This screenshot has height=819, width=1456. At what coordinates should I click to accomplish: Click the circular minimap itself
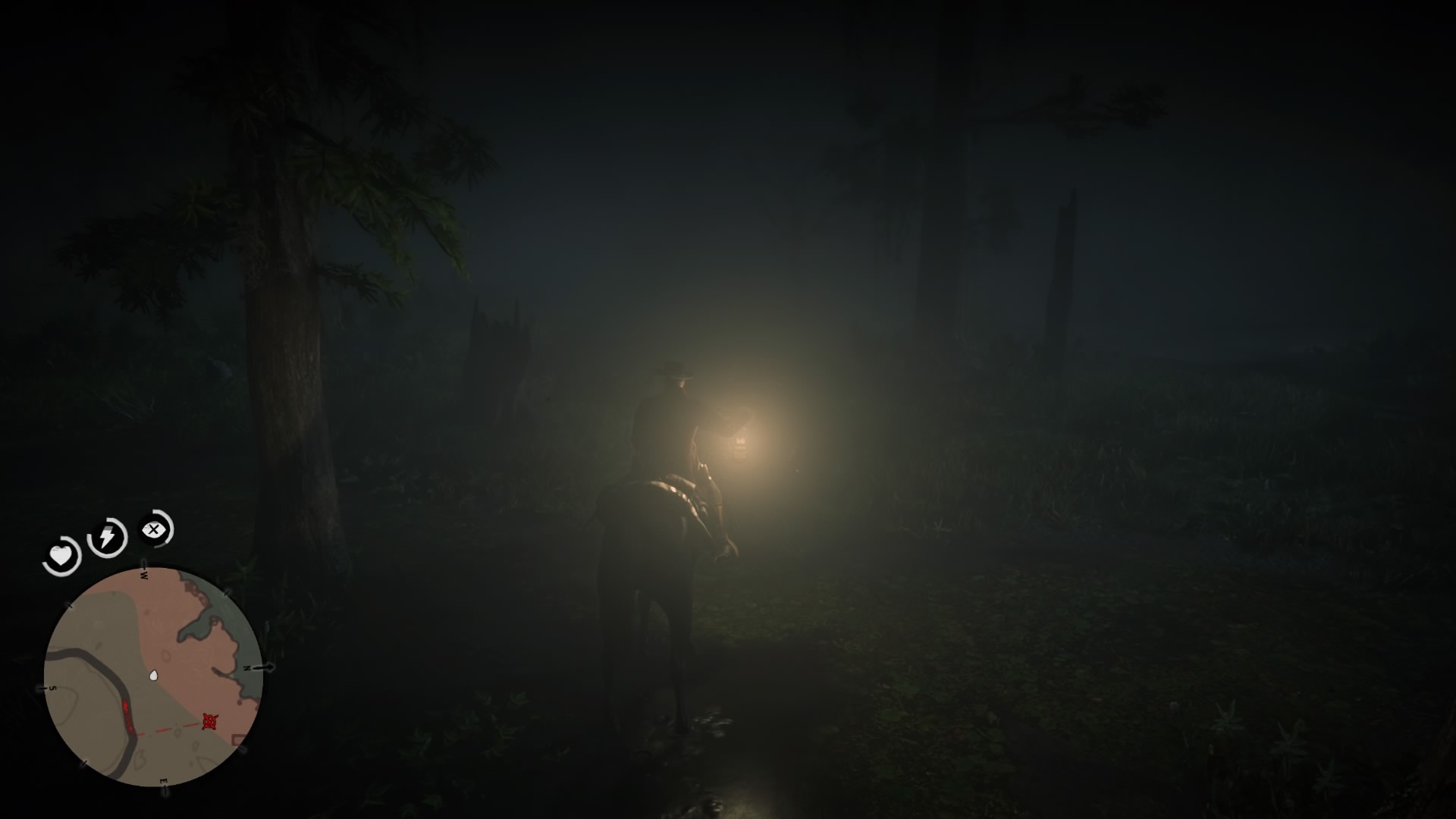[155, 686]
